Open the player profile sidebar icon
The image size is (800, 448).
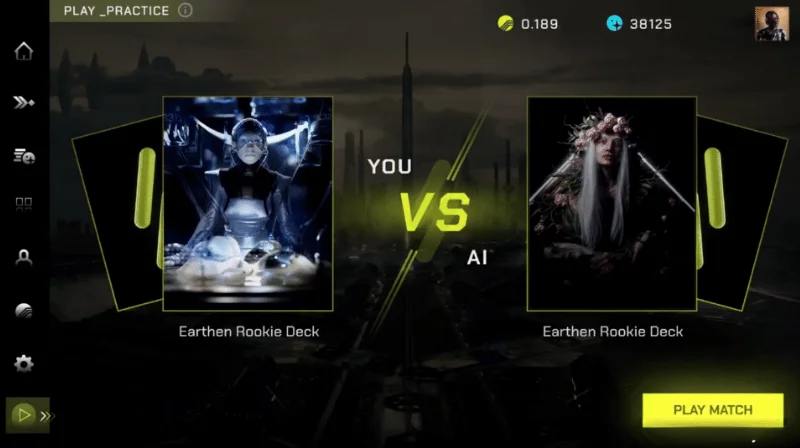click(24, 257)
